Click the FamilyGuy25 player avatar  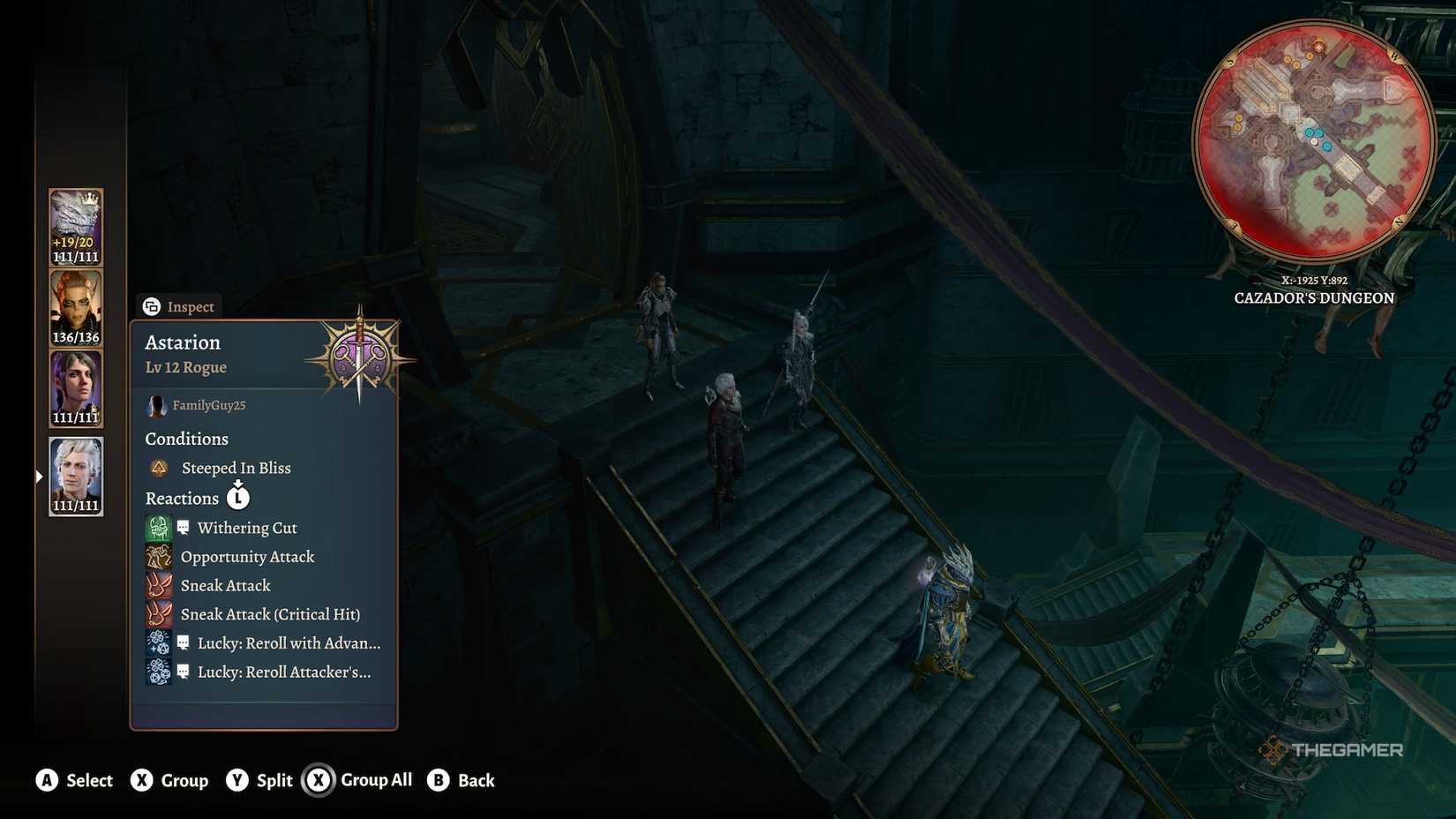coord(156,404)
